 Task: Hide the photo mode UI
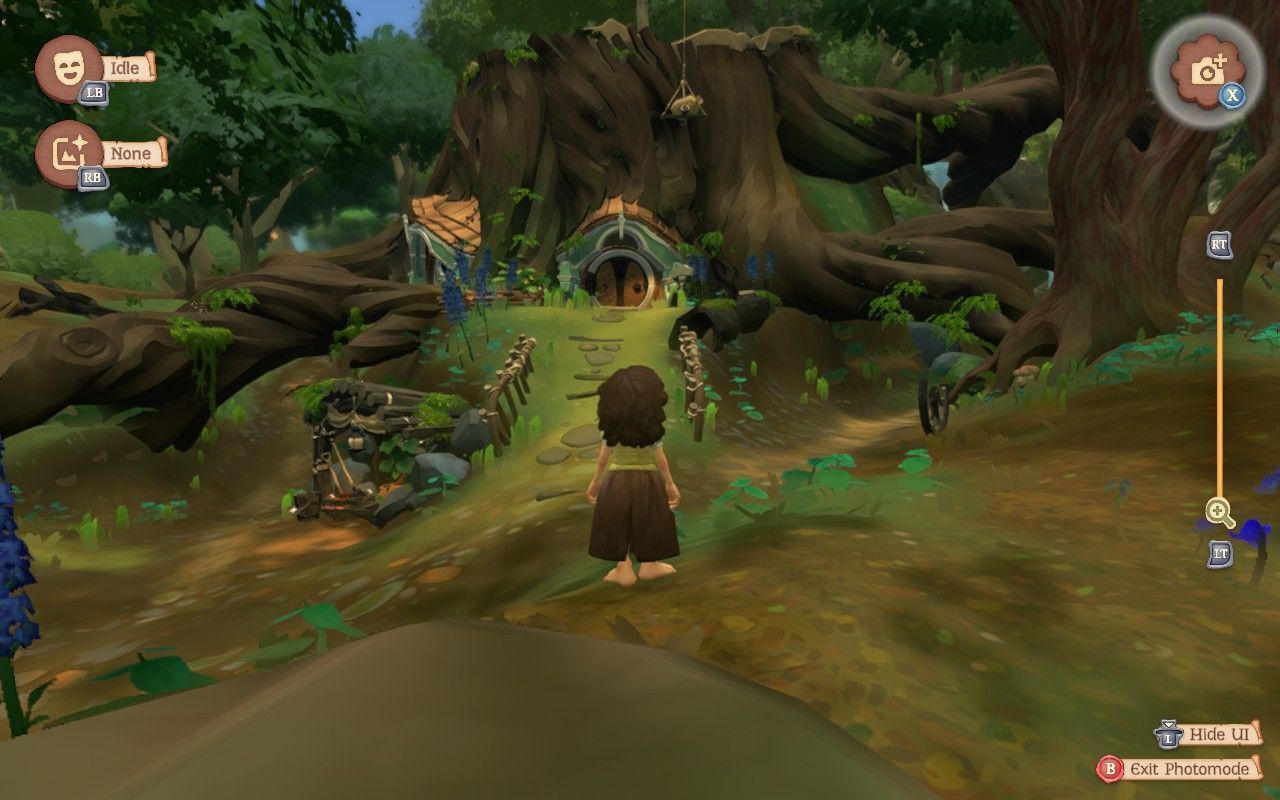(1207, 735)
